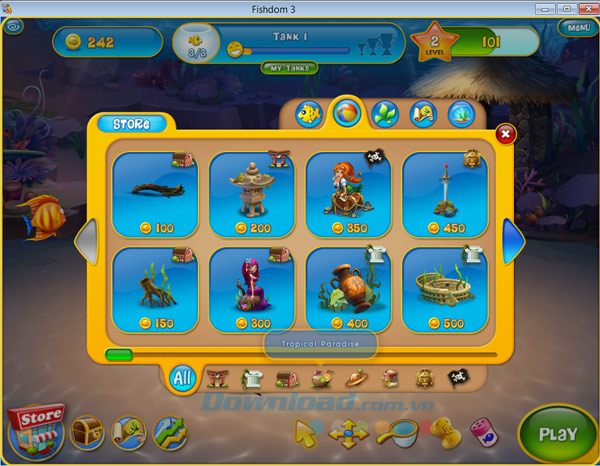
Task: Open the treasure chest icon
Action: click(x=87, y=432)
